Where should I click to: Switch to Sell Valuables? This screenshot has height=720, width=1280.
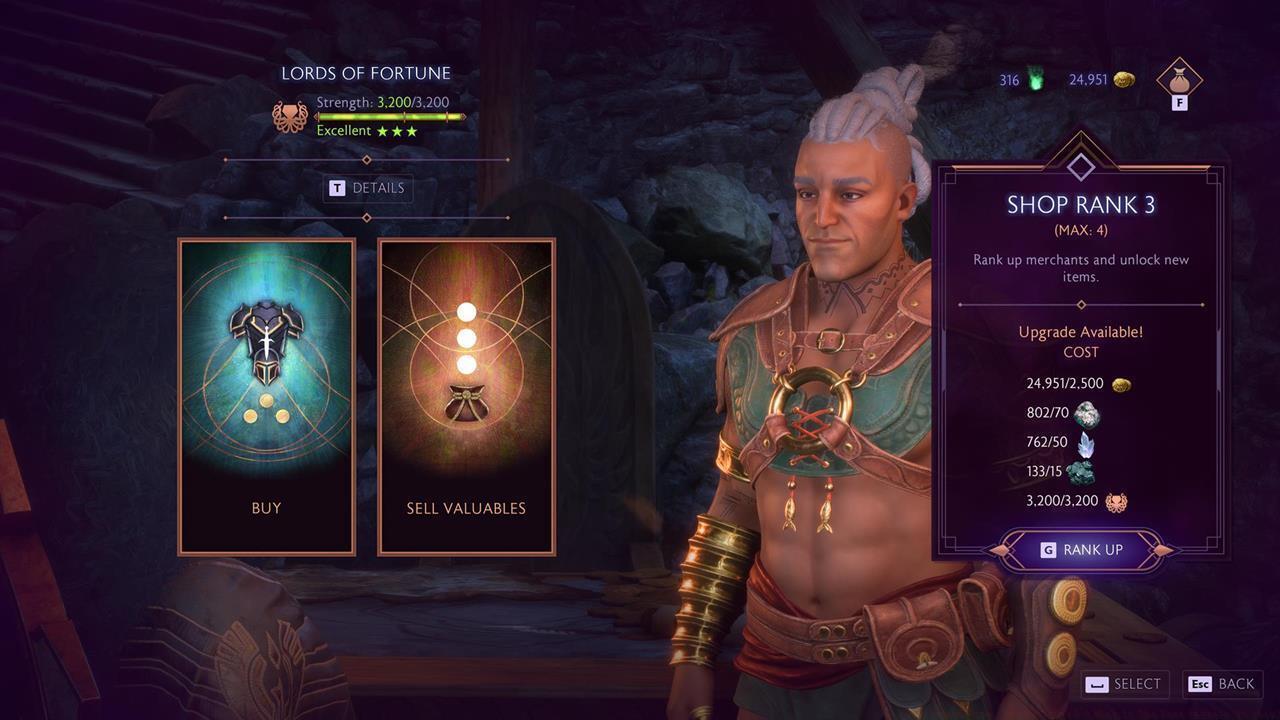click(x=465, y=395)
